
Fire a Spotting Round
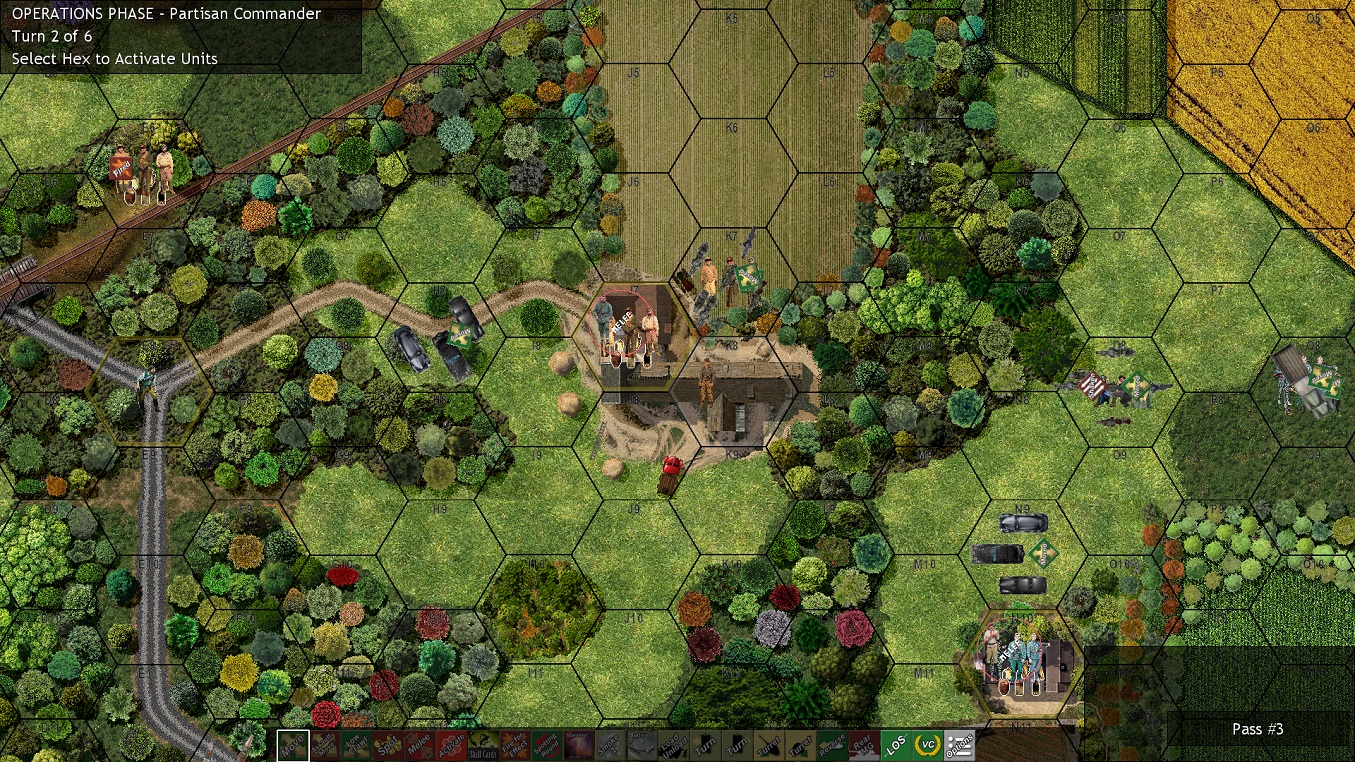tap(545, 745)
